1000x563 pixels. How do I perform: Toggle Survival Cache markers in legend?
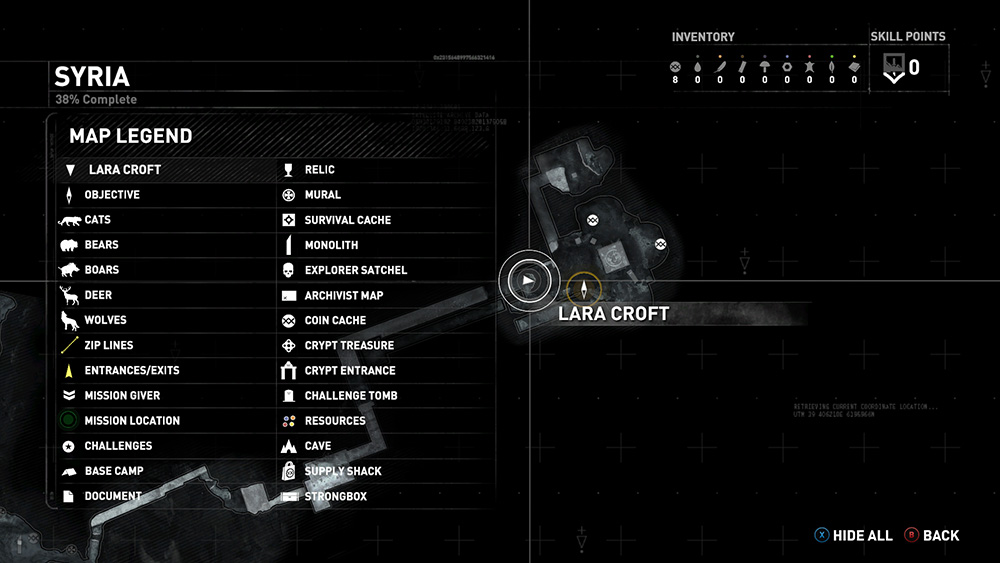point(347,220)
